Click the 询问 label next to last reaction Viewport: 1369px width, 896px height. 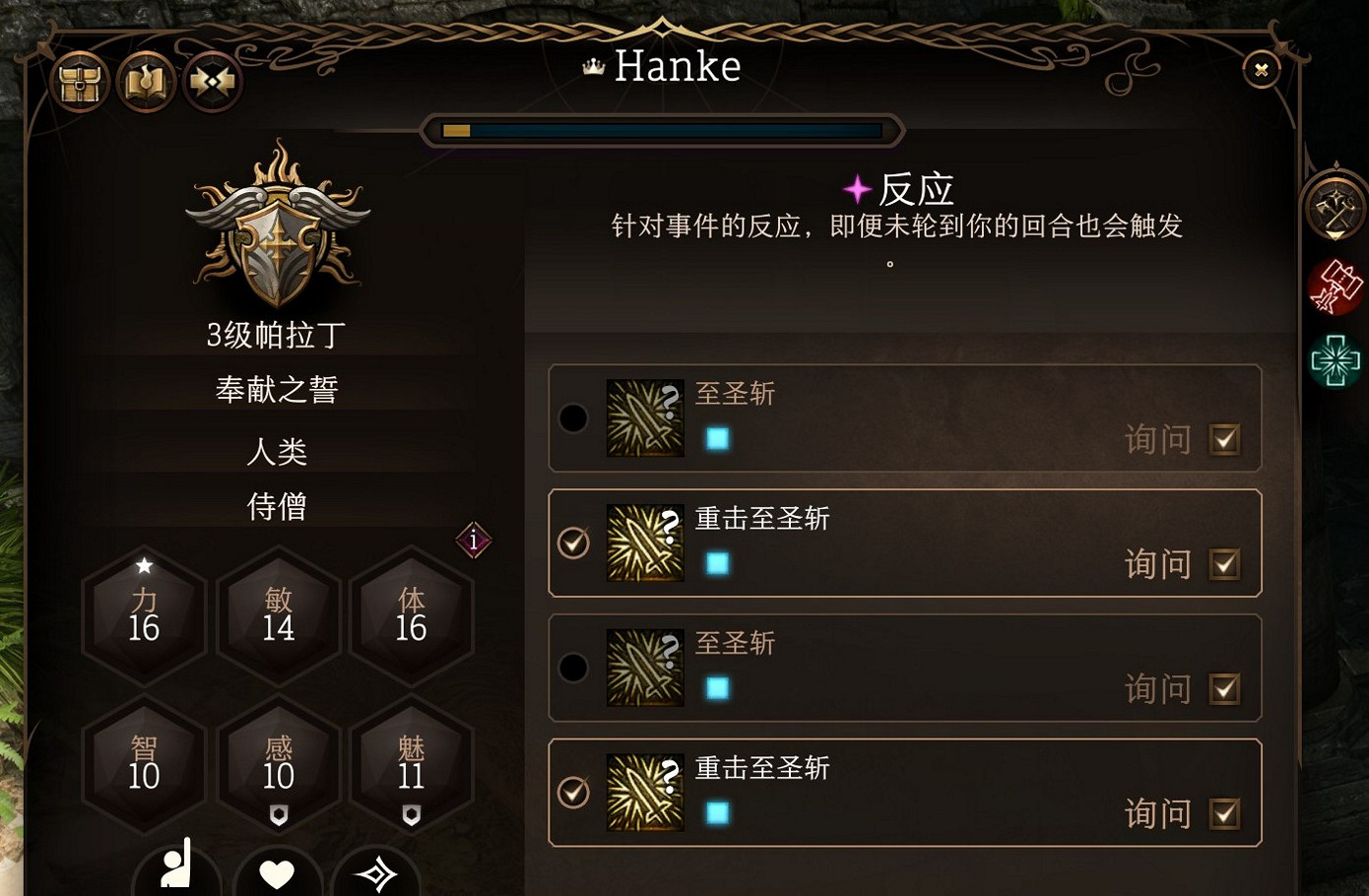pos(1156,814)
